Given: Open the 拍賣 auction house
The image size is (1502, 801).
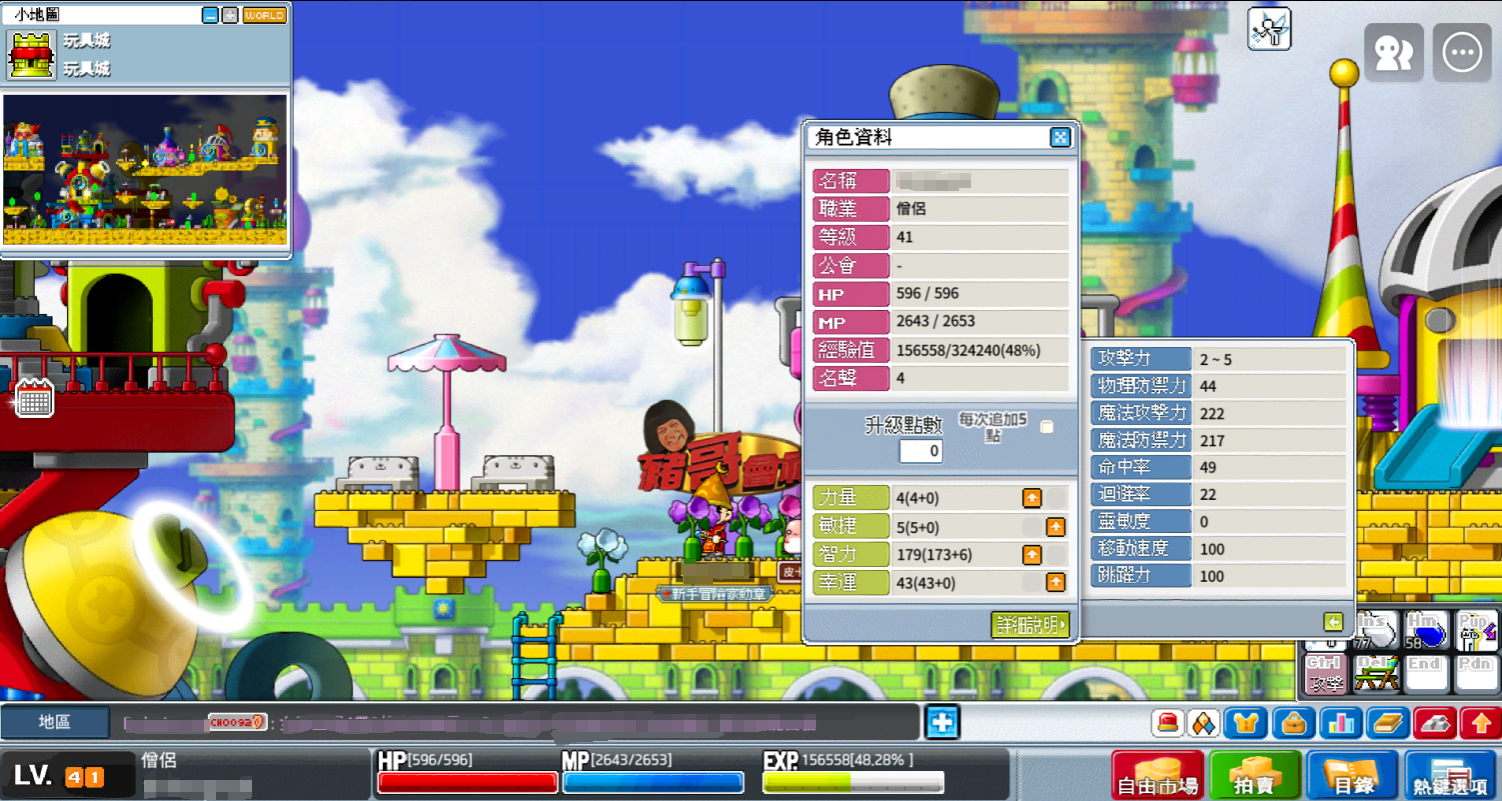Looking at the screenshot, I should tap(1254, 777).
